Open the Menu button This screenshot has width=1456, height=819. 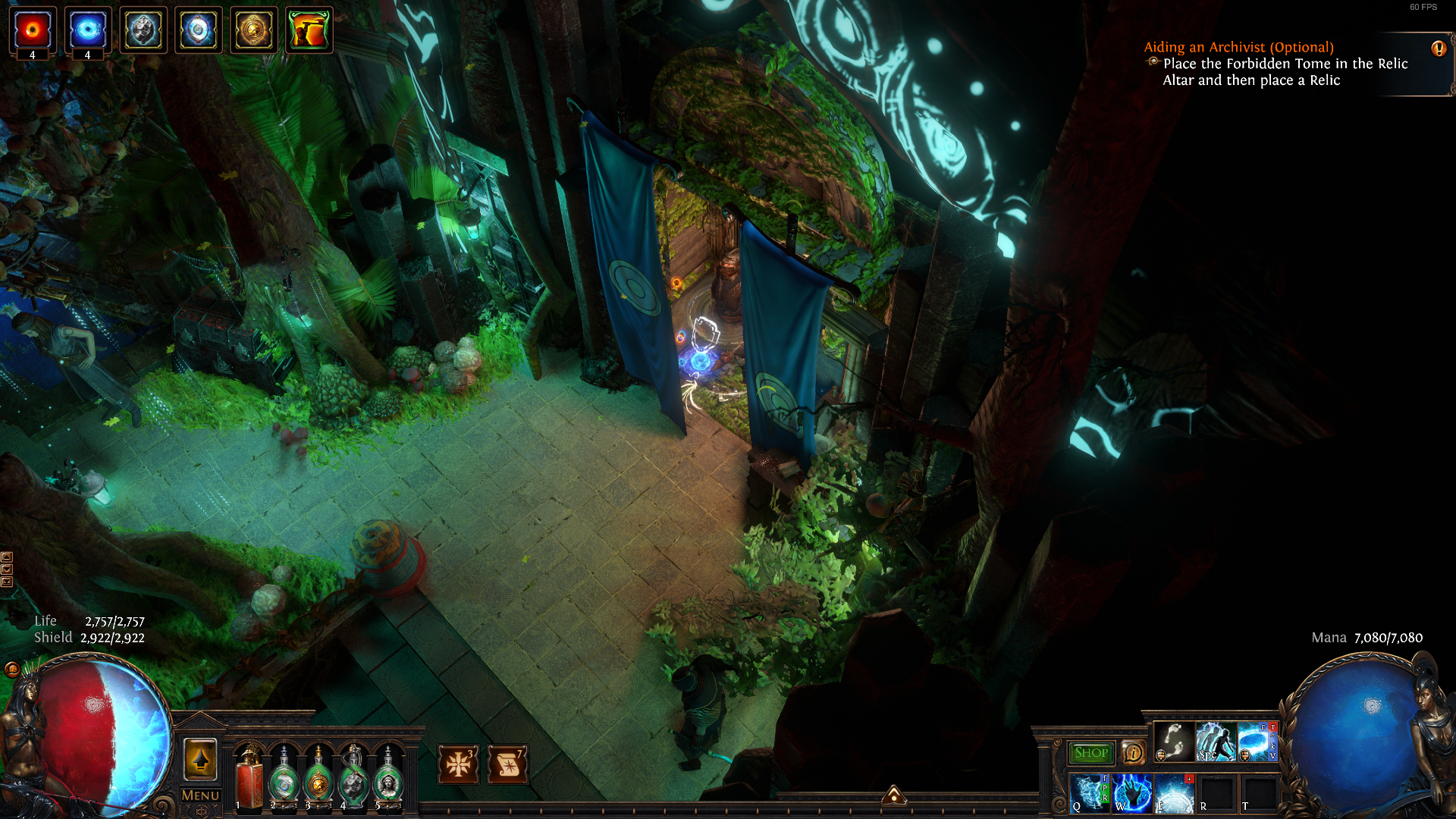tap(200, 795)
